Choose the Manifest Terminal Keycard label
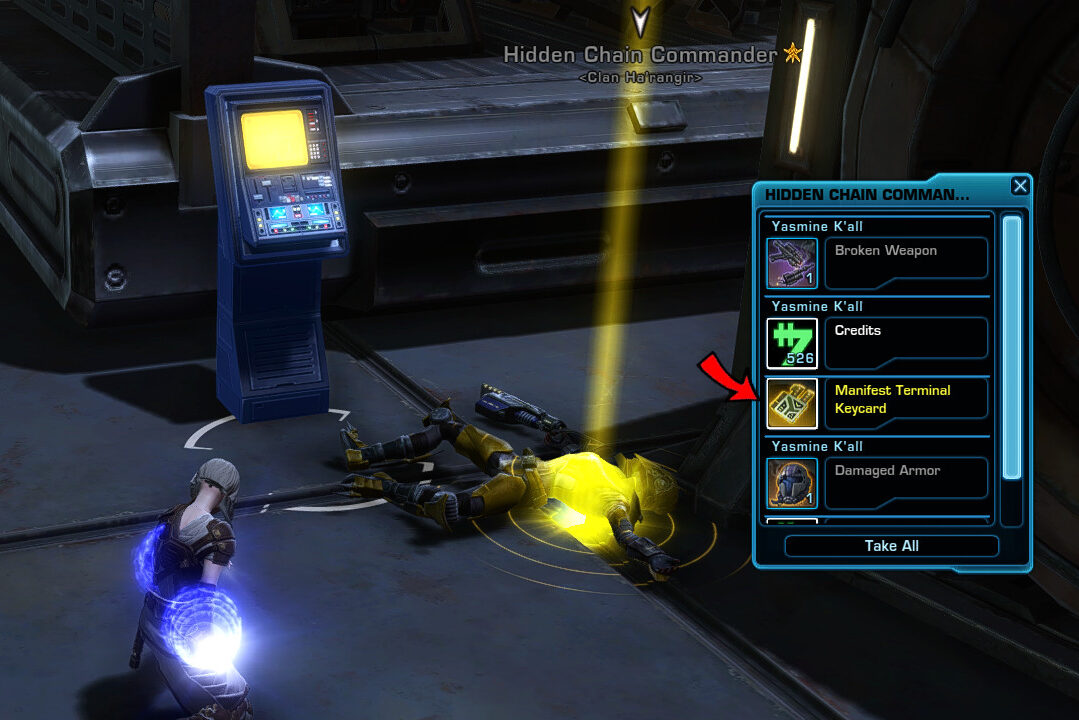This screenshot has height=720, width=1079. [906, 399]
